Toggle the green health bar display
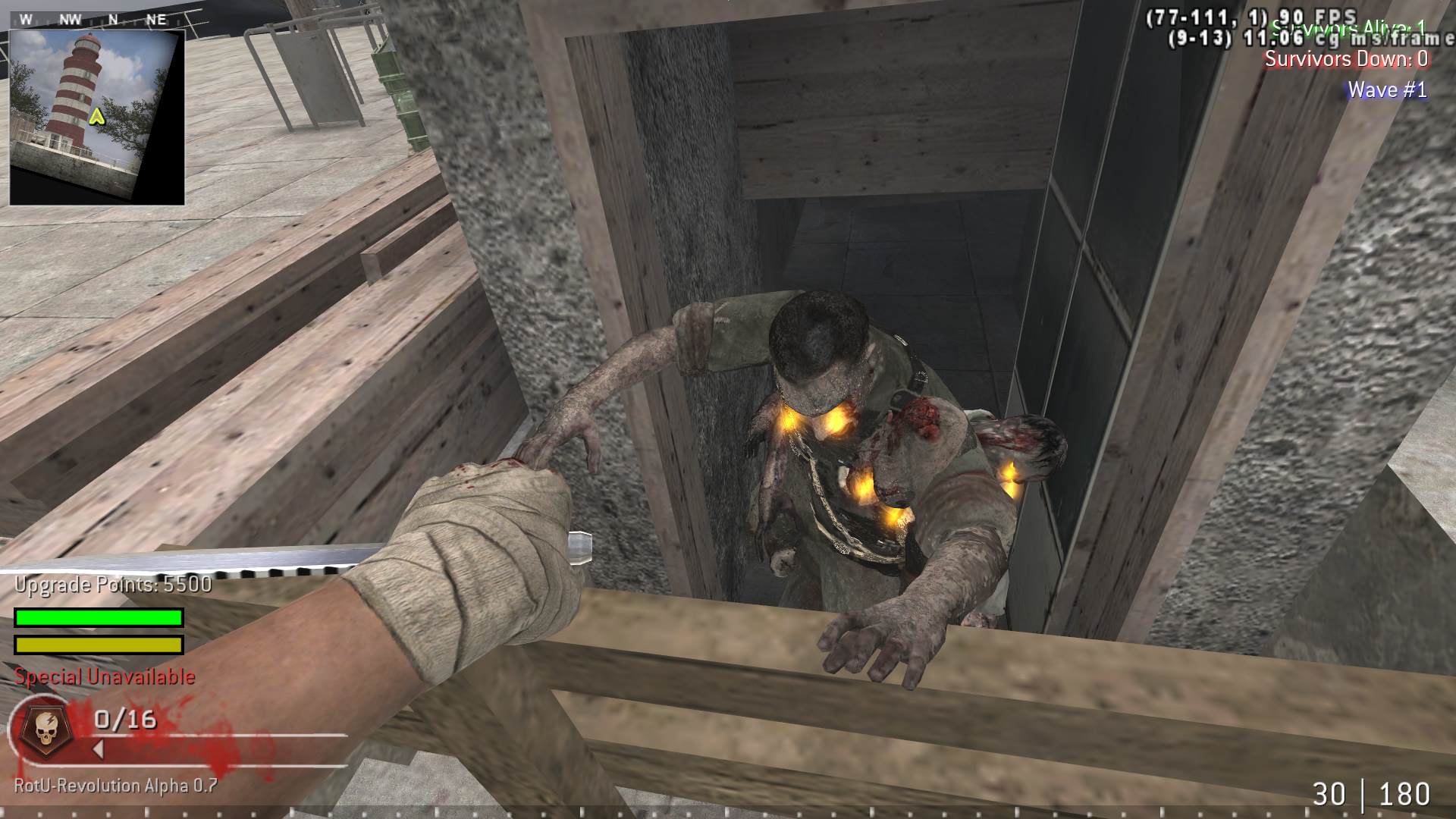 click(97, 617)
